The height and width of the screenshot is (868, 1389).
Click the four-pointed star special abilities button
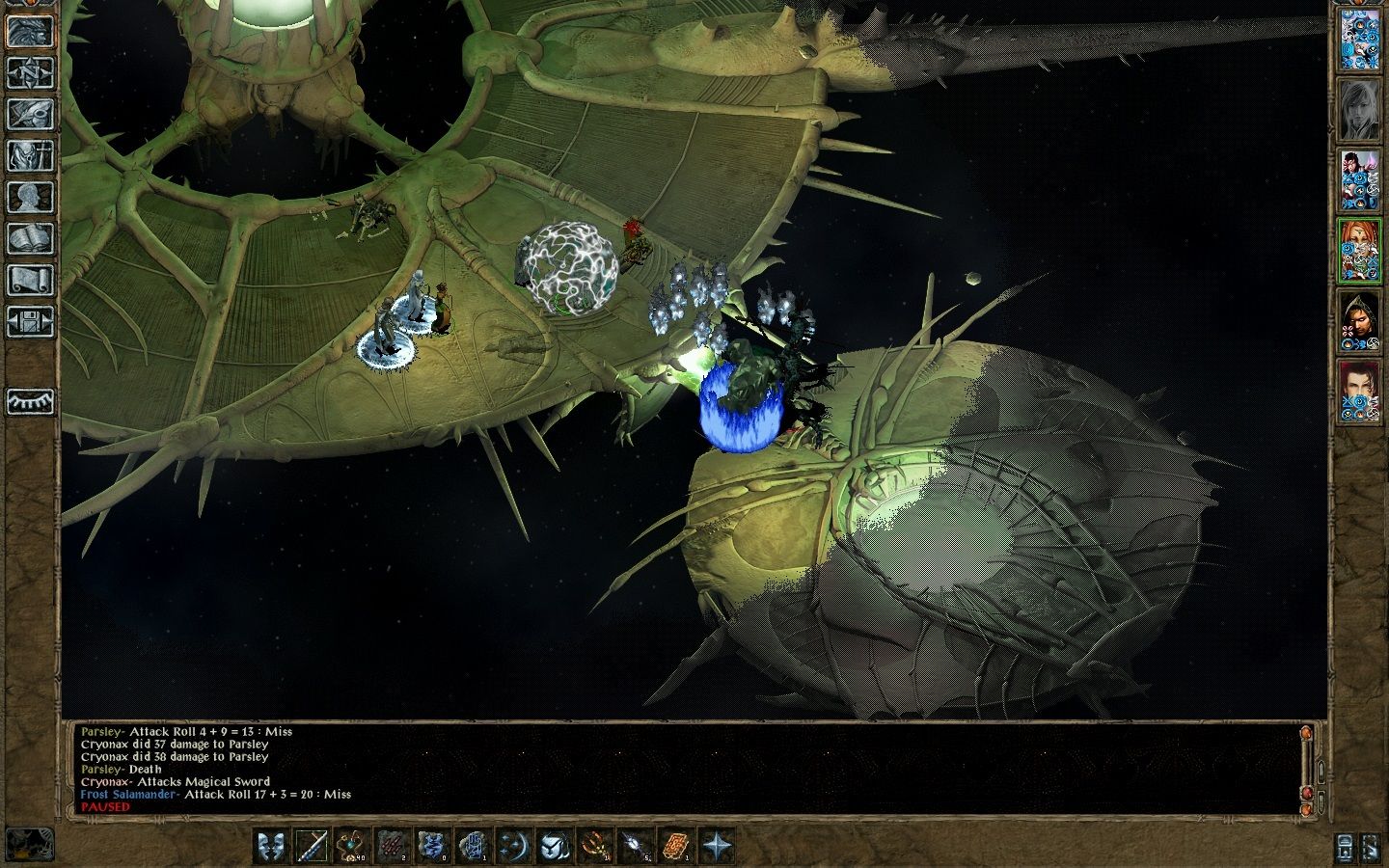coord(716,846)
